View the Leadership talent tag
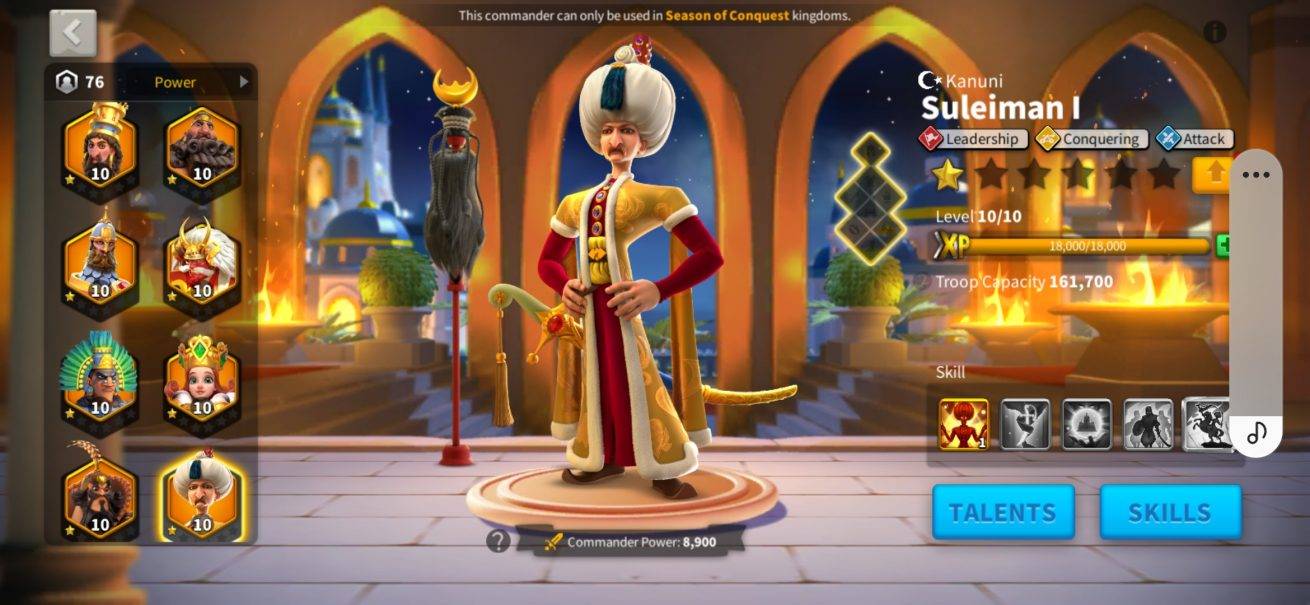The image size is (1310, 605). 973,140
